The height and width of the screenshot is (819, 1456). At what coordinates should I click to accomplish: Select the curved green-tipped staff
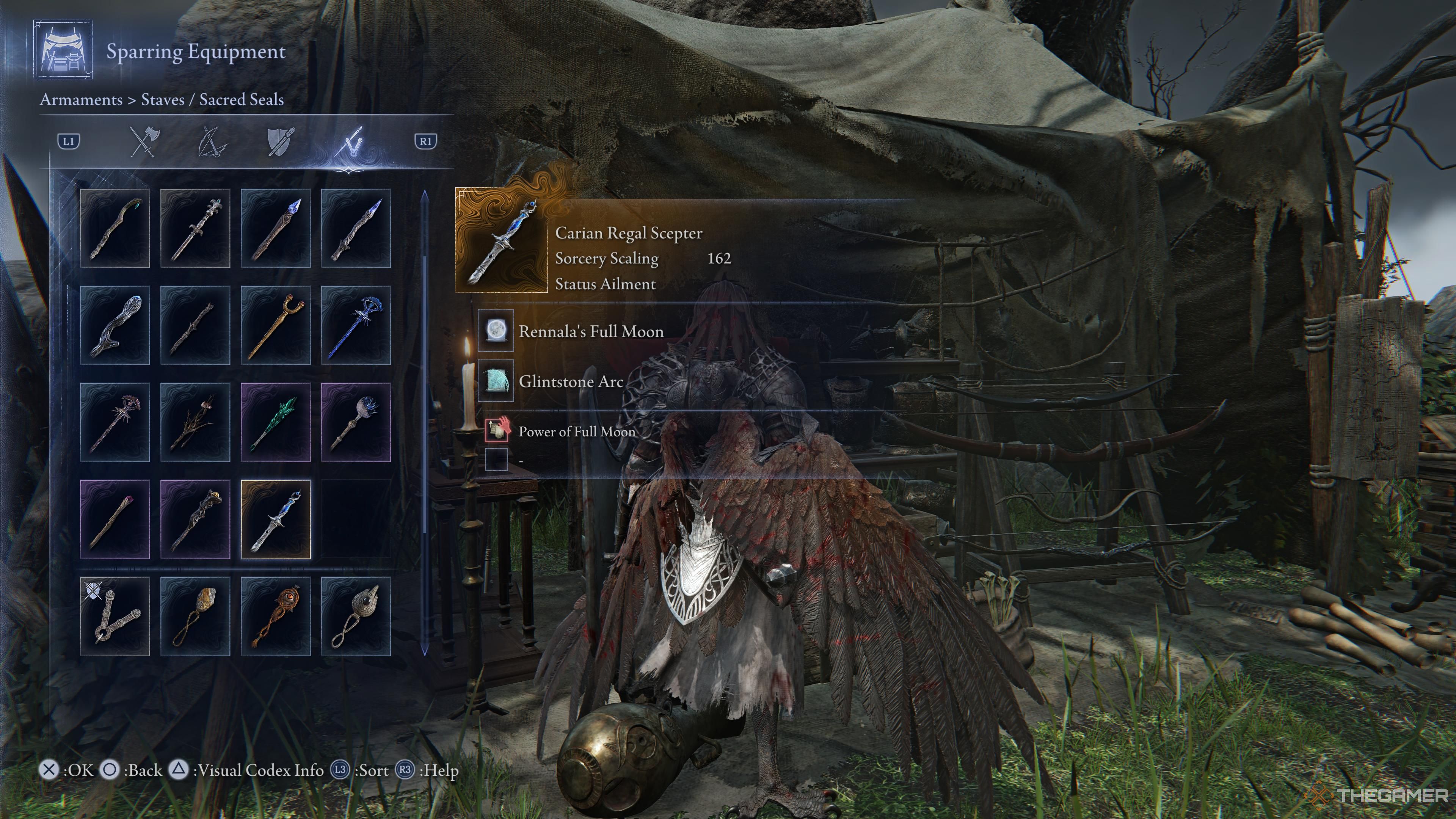coord(115,228)
